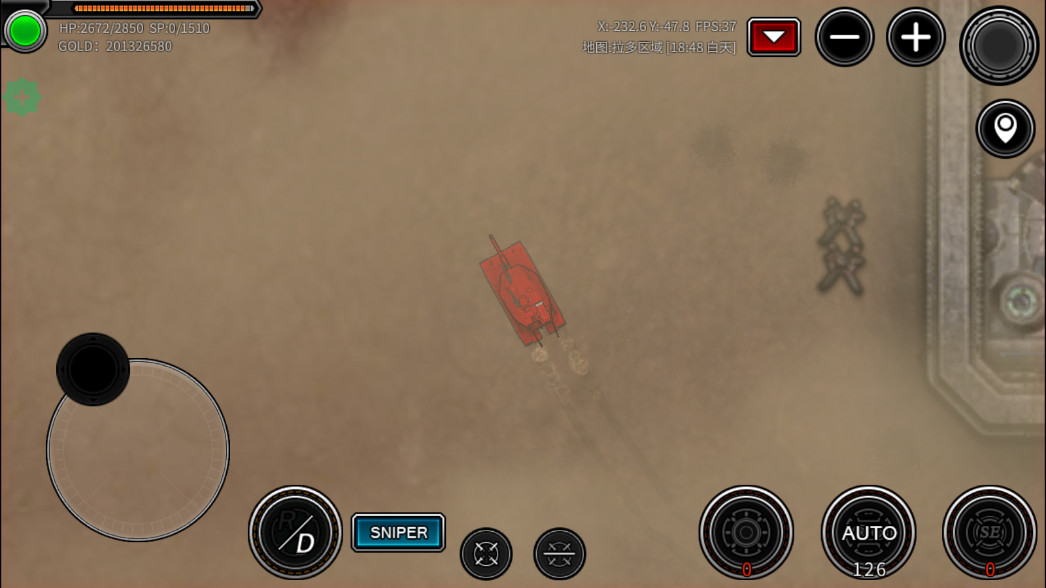Zoom out with the minus button
The width and height of the screenshot is (1046, 588).
pyautogui.click(x=844, y=38)
